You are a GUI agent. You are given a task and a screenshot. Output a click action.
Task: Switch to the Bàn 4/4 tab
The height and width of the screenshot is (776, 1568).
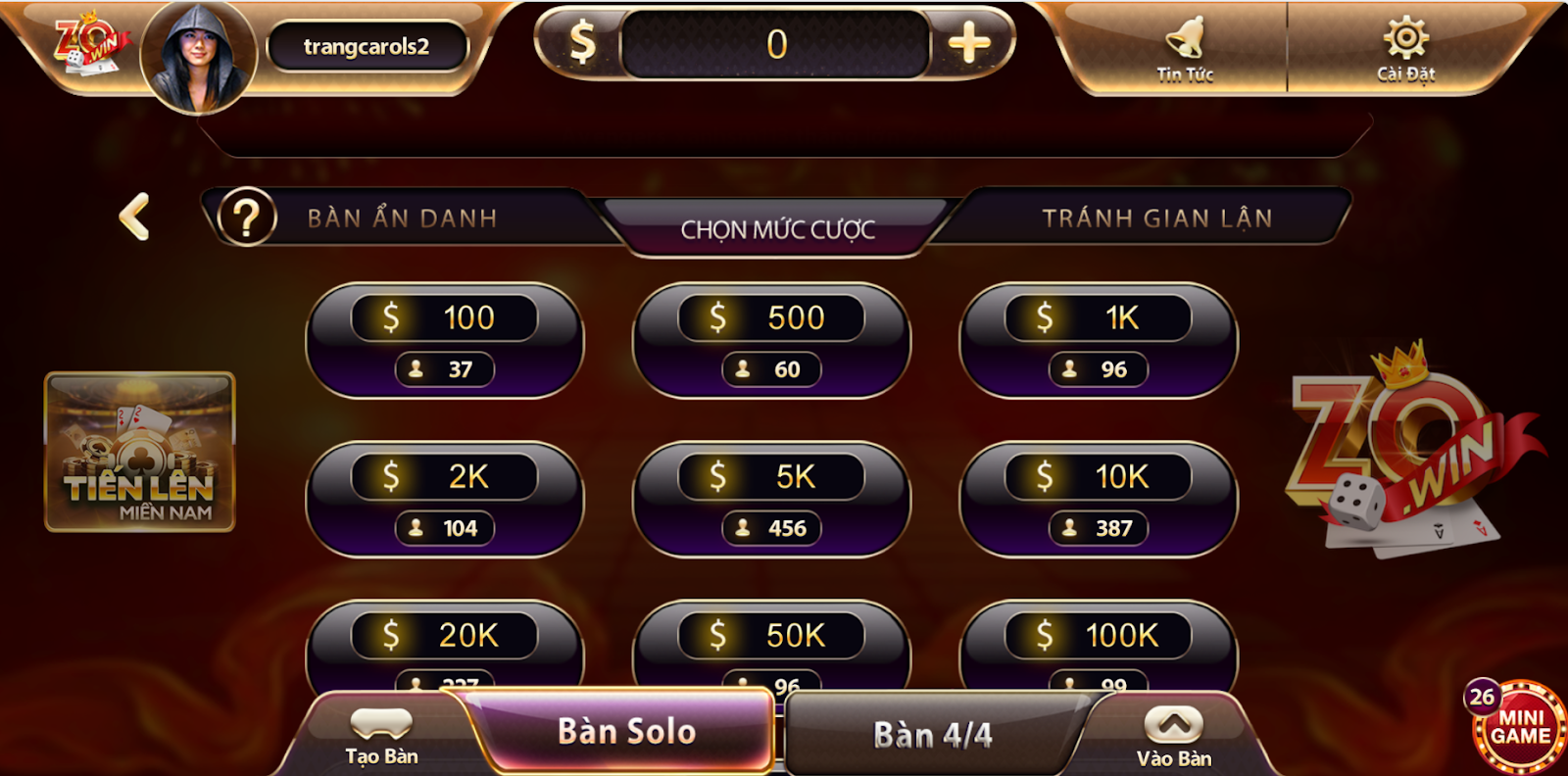pos(933,733)
